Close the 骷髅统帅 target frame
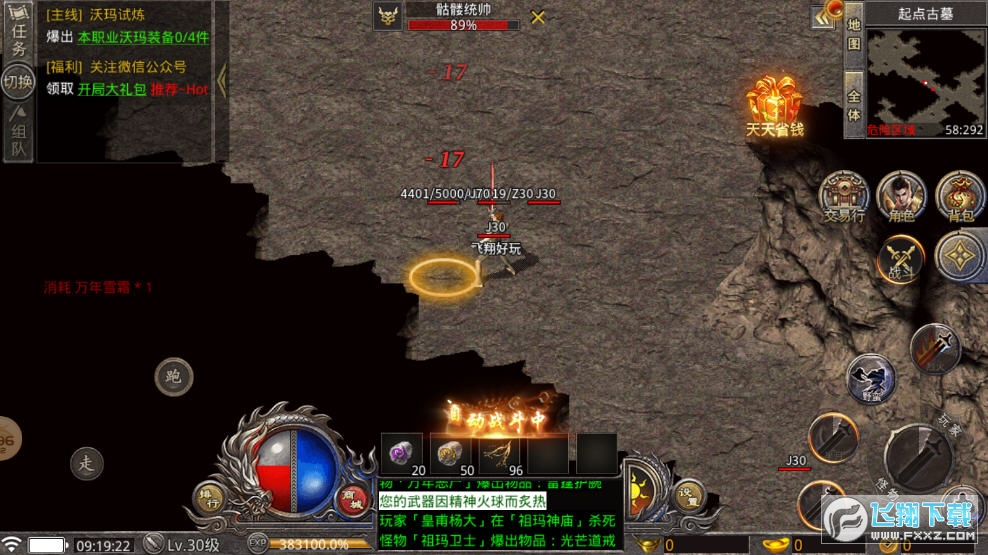Image resolution: width=988 pixels, height=555 pixels. click(x=538, y=17)
